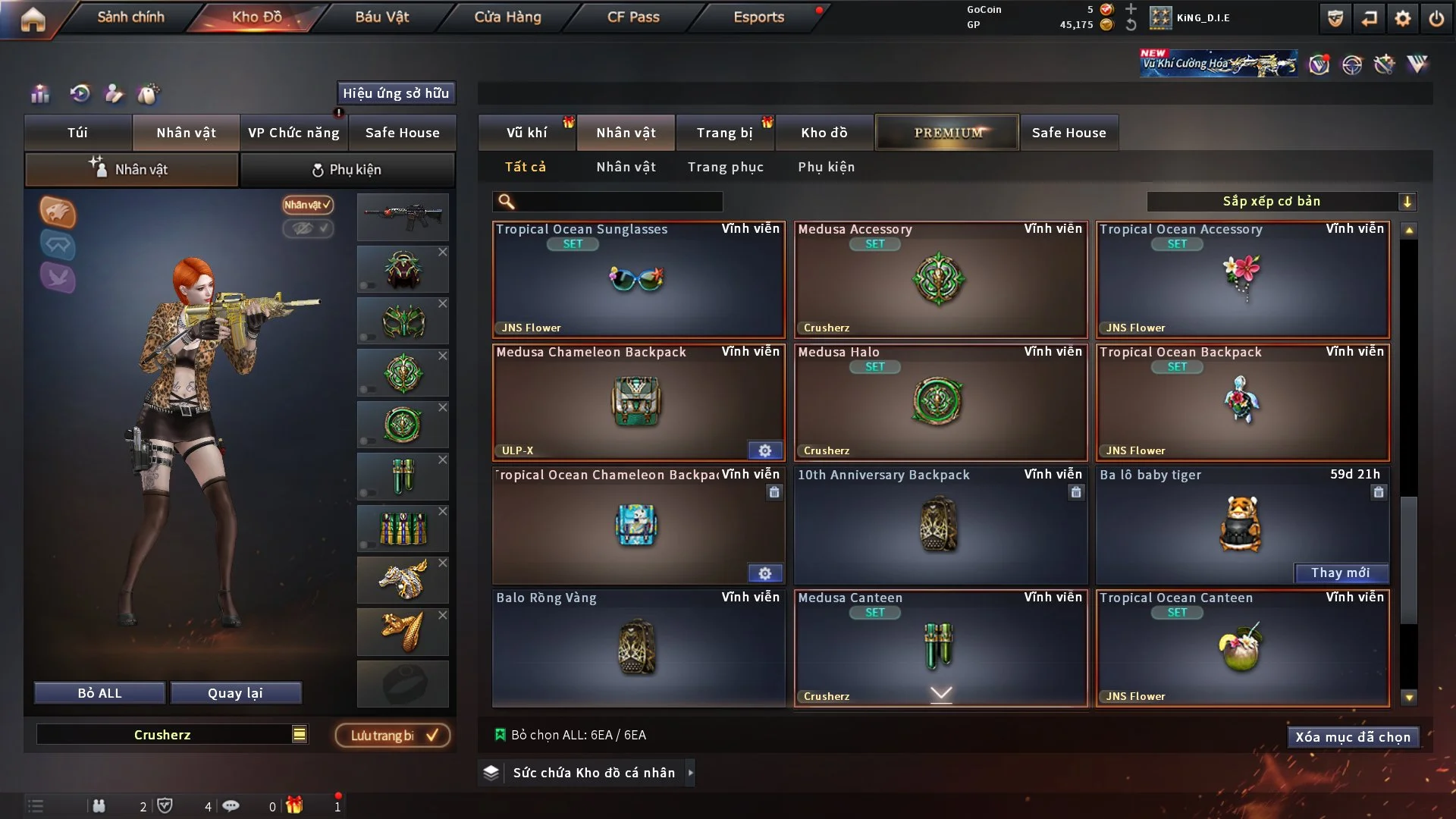Renew Ba lô baby tiger with Thay mới
Viewport: 1456px width, 819px height.
1340,573
